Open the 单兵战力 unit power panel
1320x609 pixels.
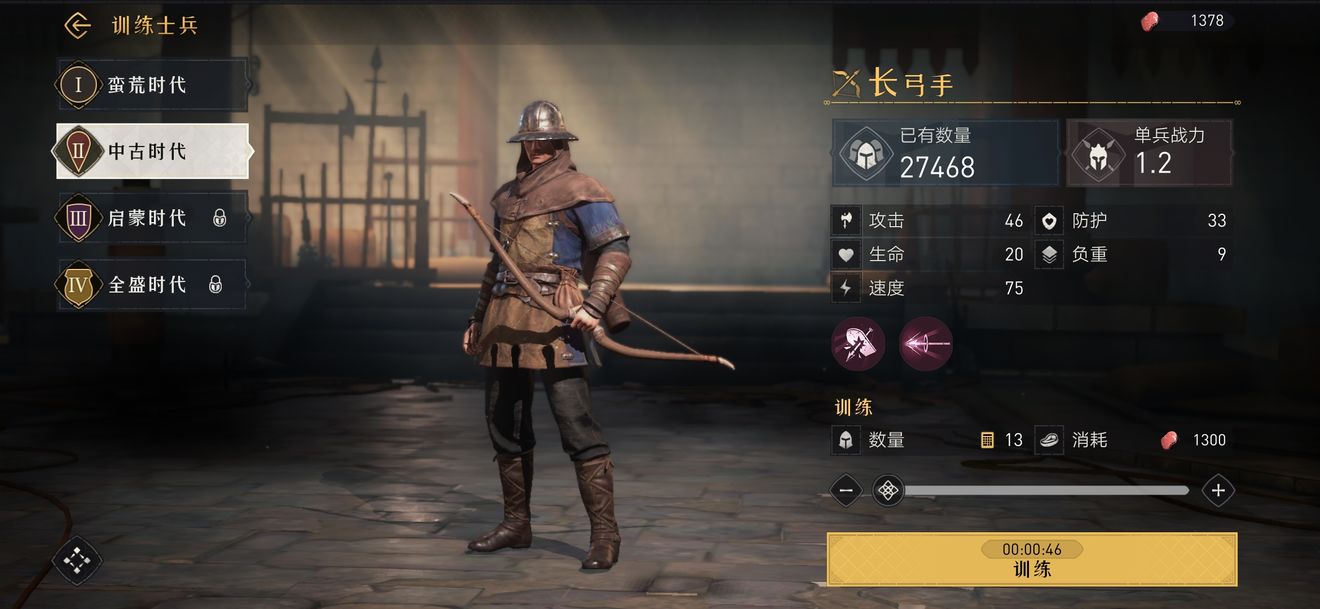tap(1149, 153)
